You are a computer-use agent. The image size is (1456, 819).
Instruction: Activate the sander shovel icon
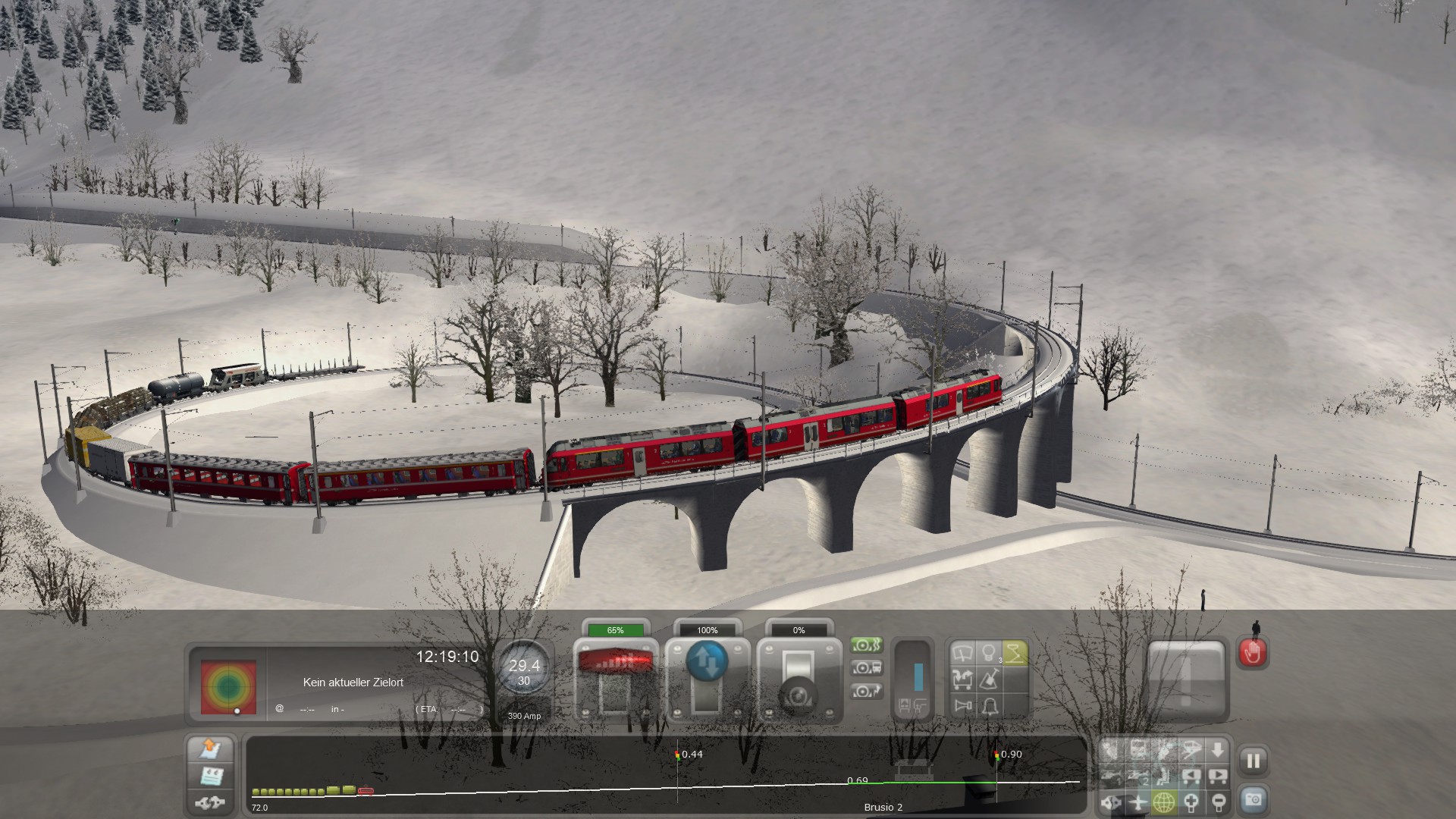click(989, 679)
